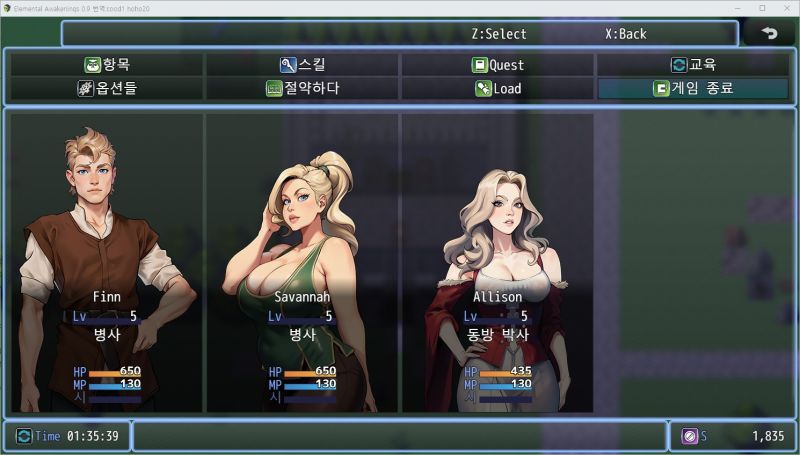This screenshot has width=800, height=455.
Task: Click the back arrow button
Action: [x=769, y=33]
